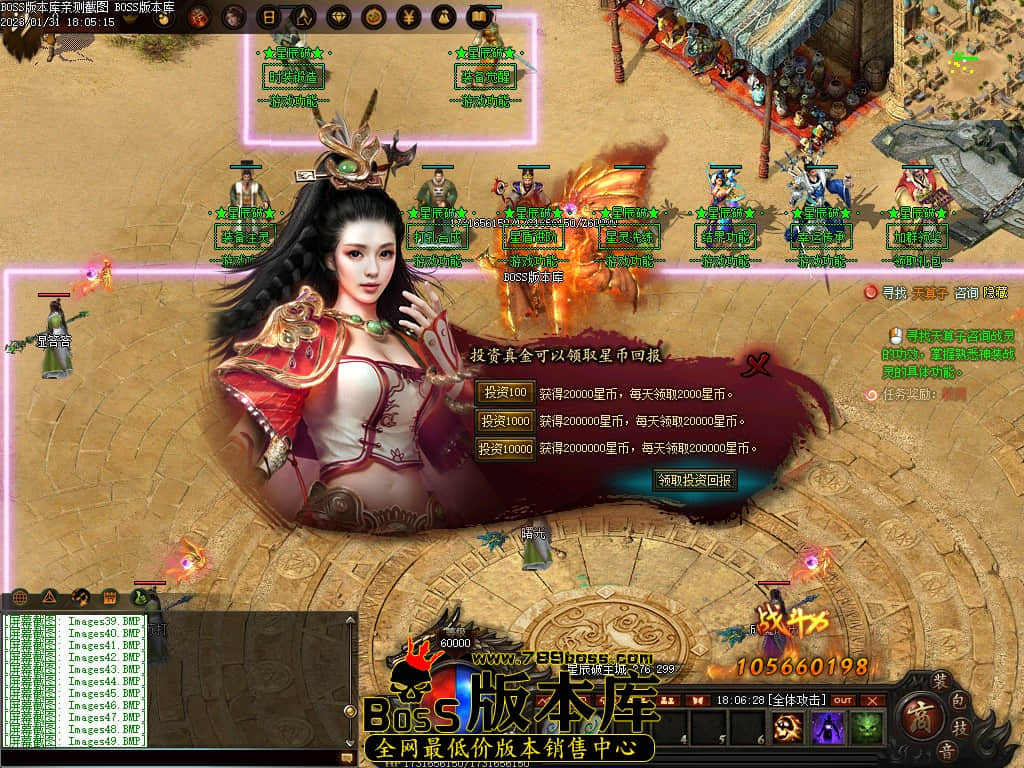
Task: Select the 投资1000 investment option
Action: coord(505,421)
